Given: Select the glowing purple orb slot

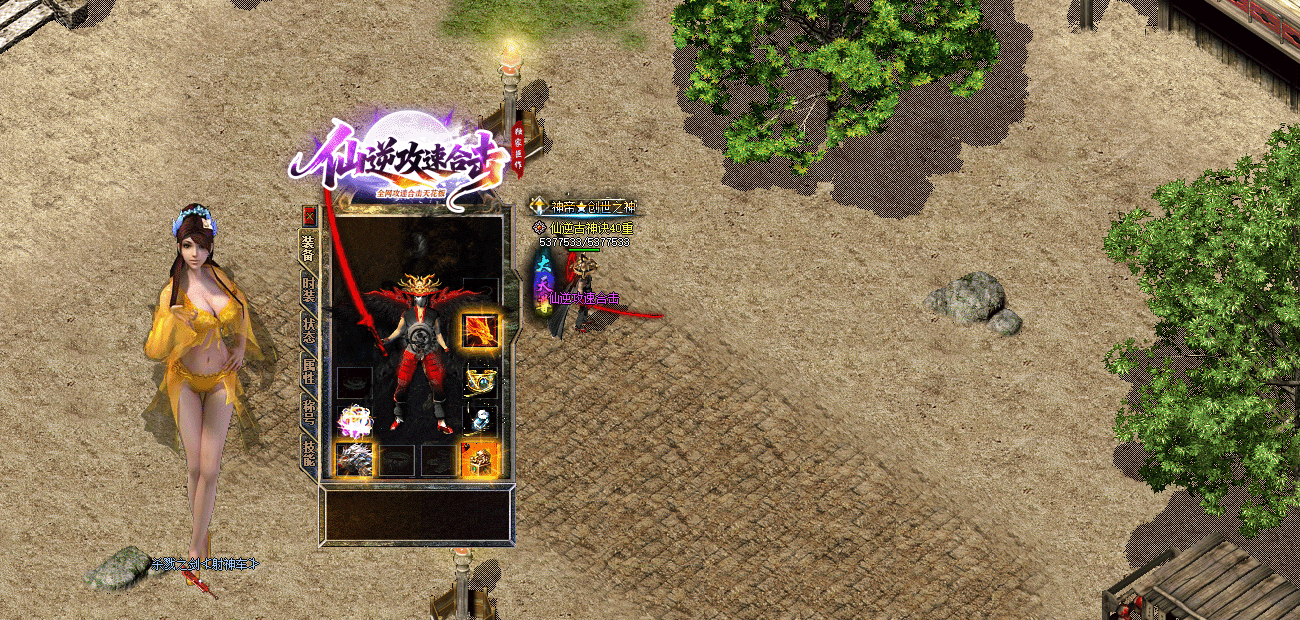Looking at the screenshot, I should [355, 420].
